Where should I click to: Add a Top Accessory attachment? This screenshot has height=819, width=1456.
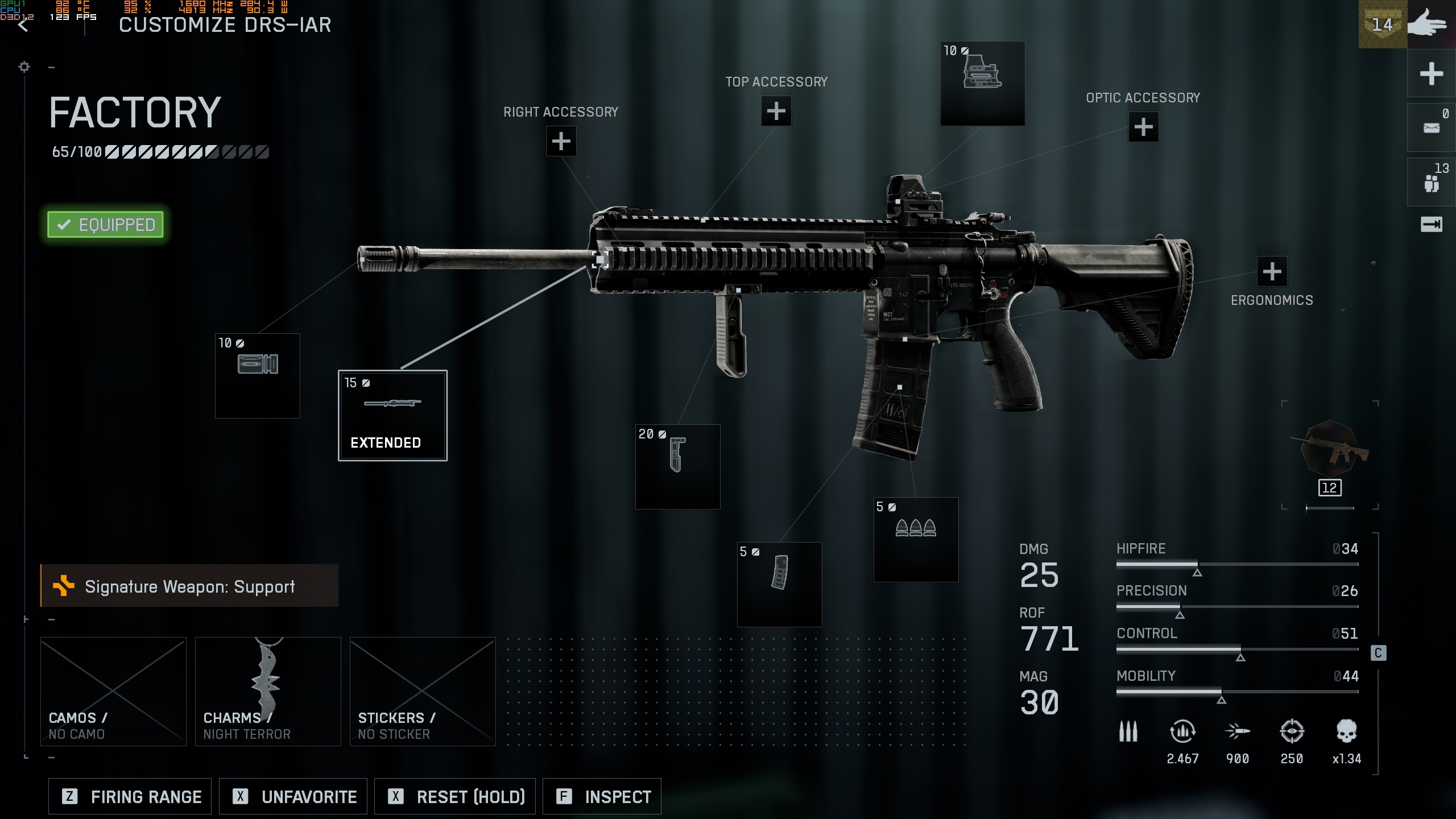(776, 111)
